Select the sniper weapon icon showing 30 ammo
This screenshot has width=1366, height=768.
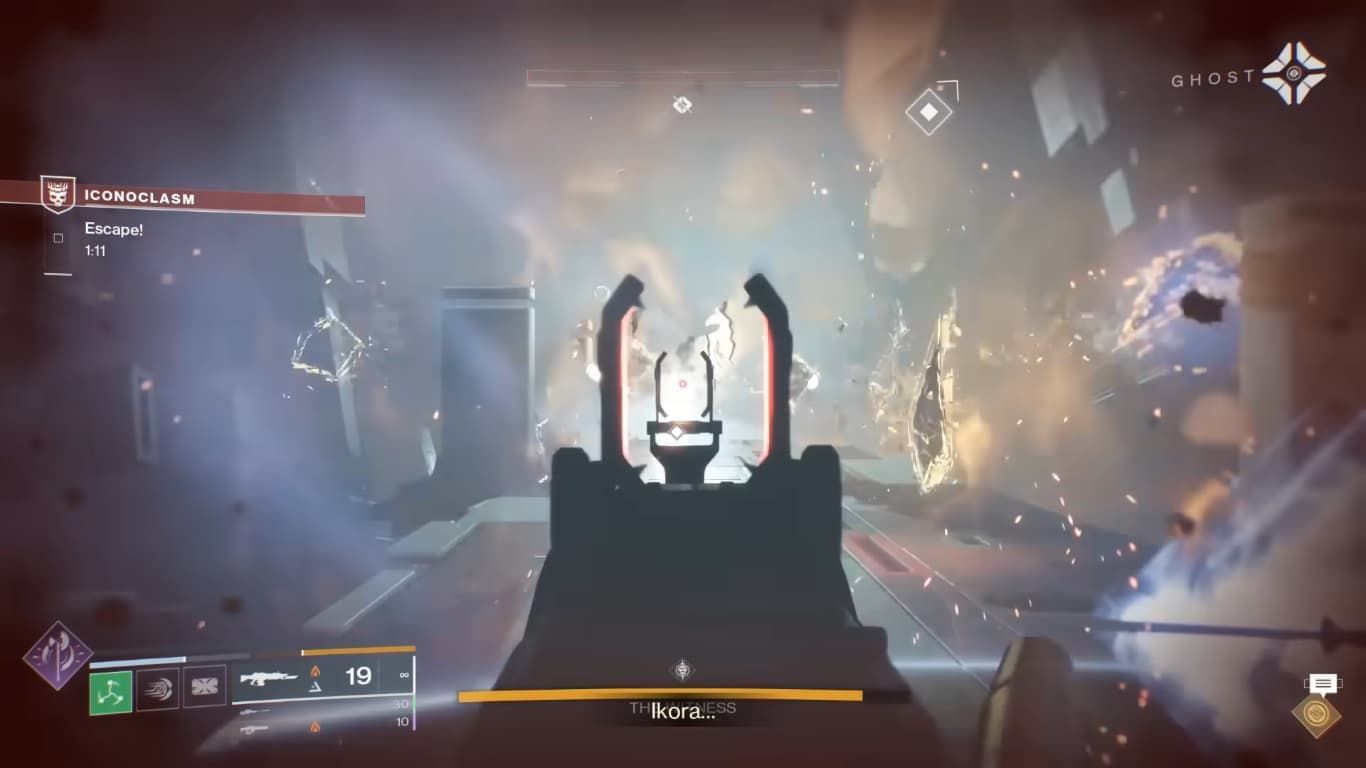click(255, 711)
